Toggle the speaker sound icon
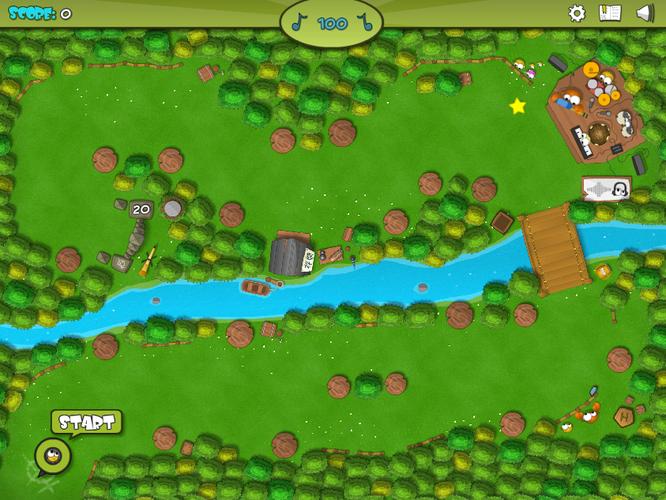 point(644,13)
